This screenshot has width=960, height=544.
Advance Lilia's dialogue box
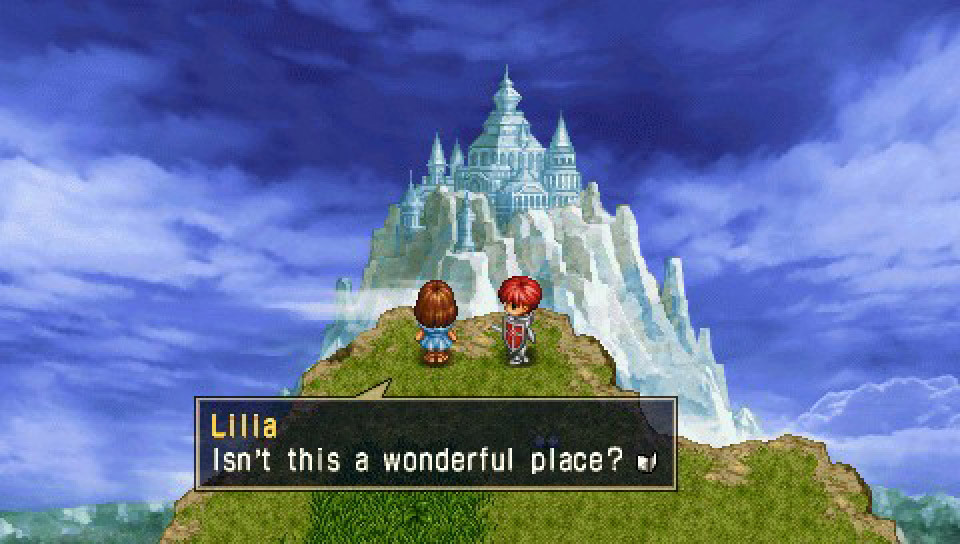(x=436, y=443)
